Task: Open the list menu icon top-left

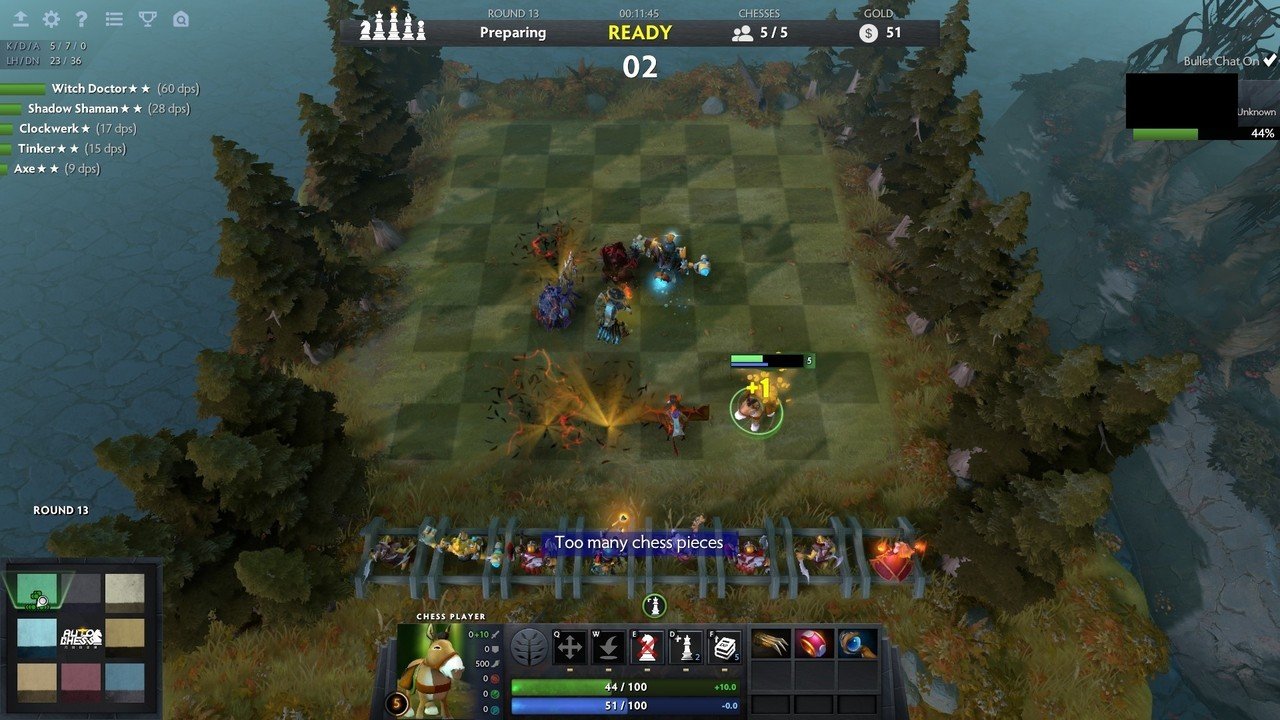Action: click(x=114, y=19)
